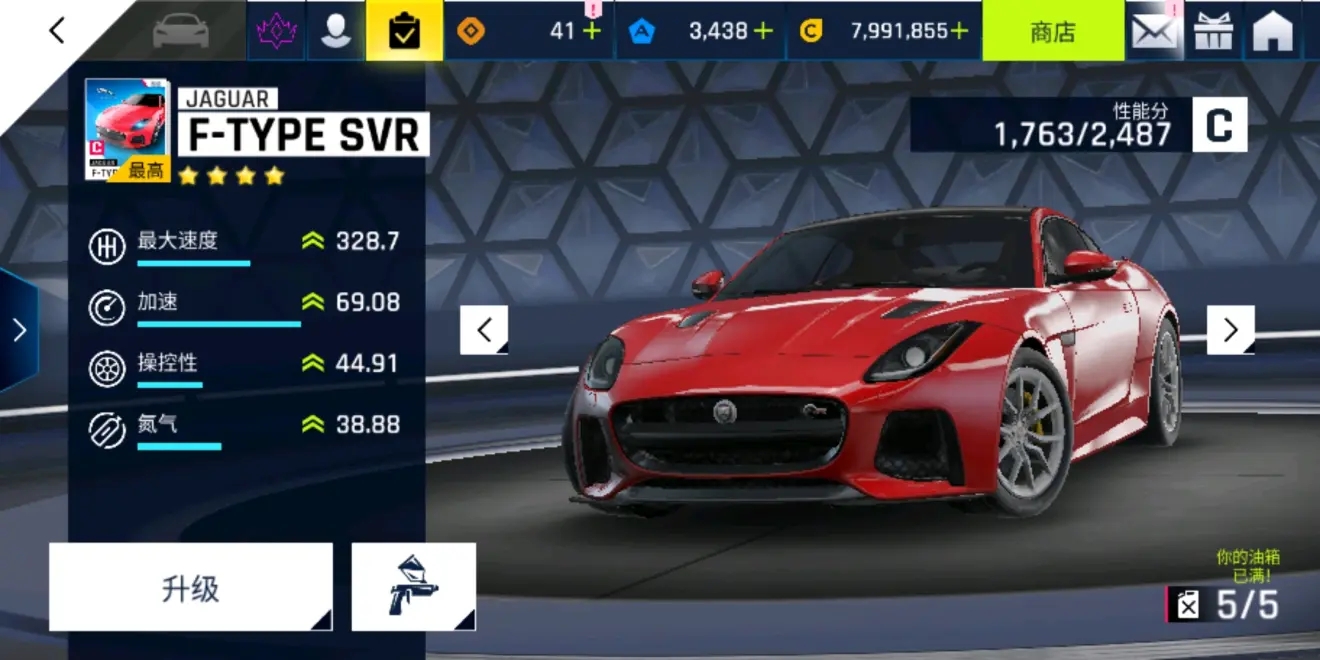Add more orange tokens with plus

click(592, 31)
